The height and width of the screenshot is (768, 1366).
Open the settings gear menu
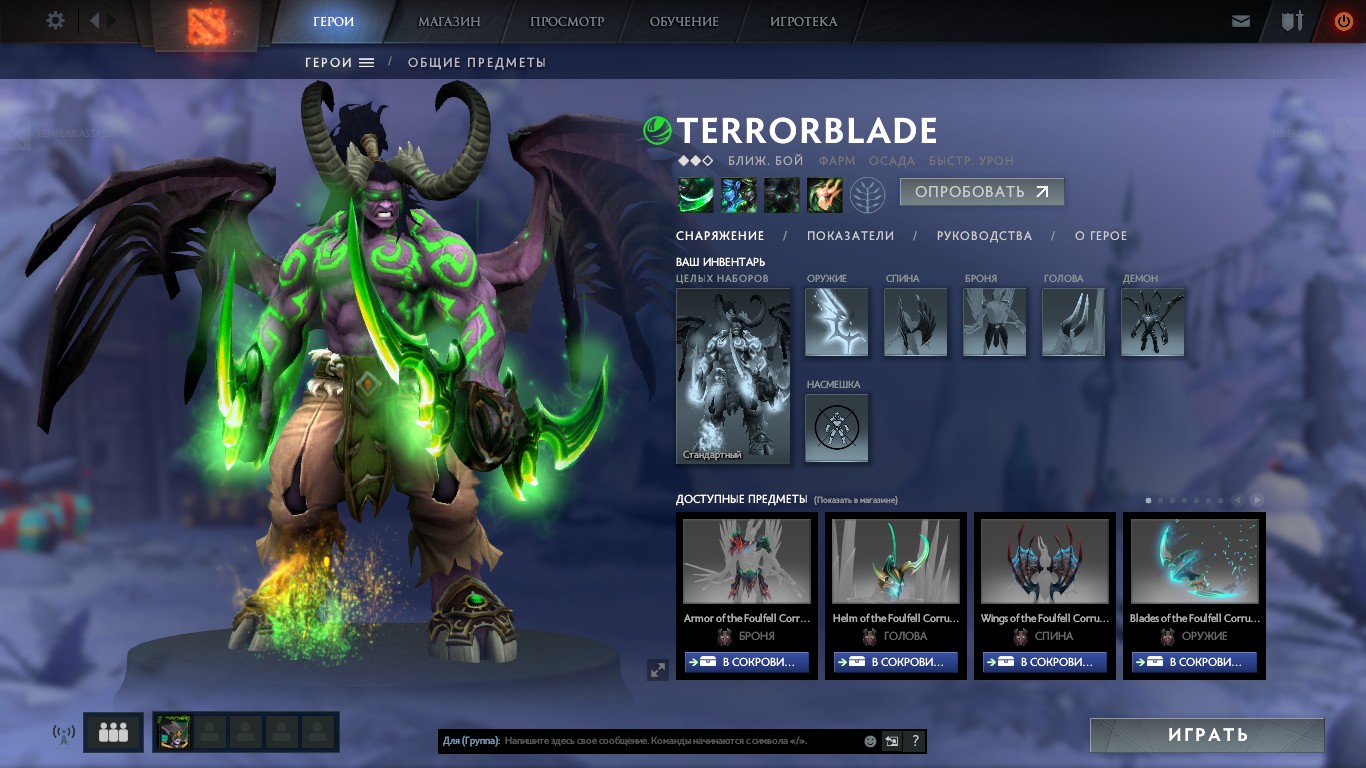tap(56, 21)
